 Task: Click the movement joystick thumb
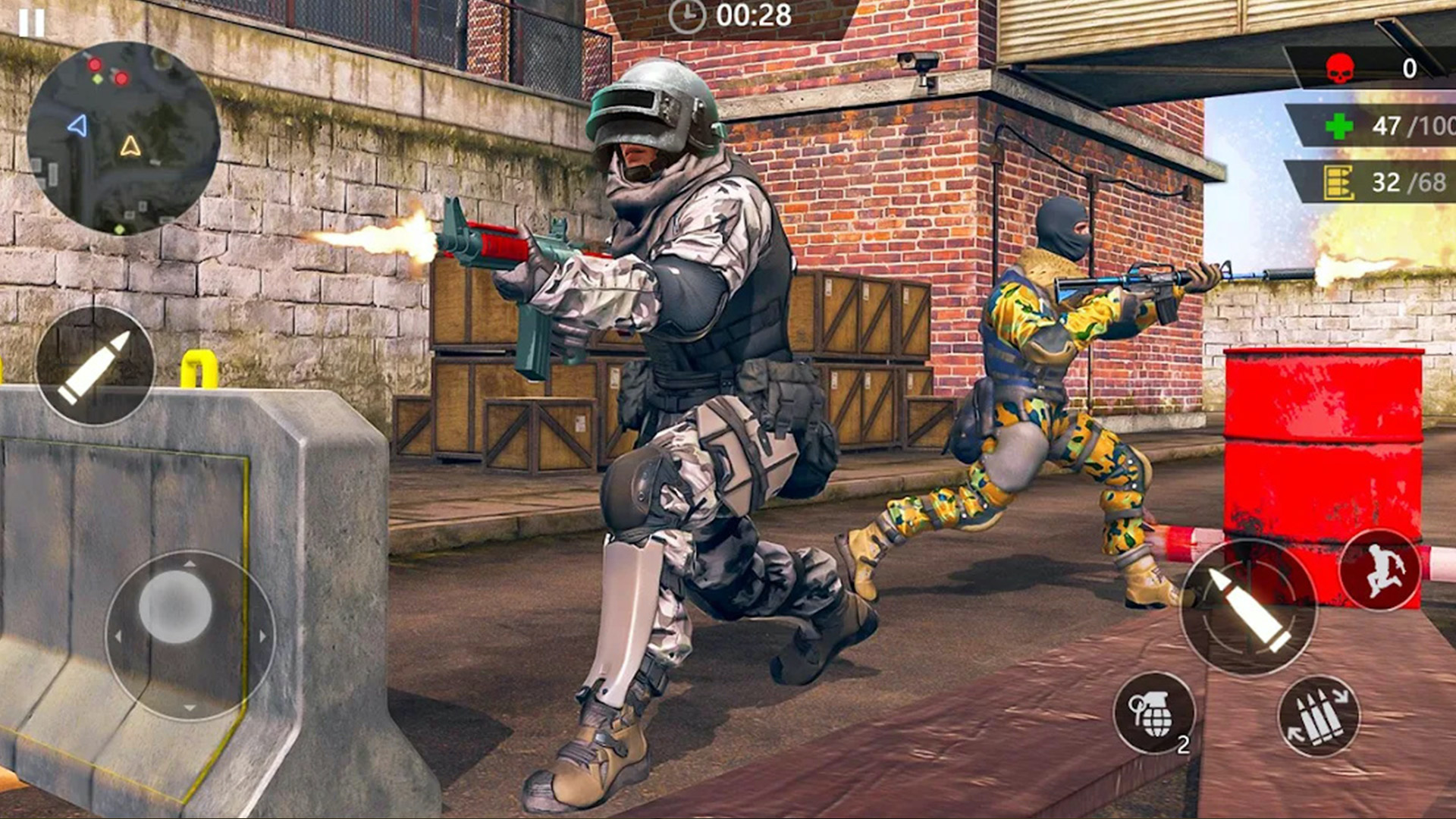[175, 607]
